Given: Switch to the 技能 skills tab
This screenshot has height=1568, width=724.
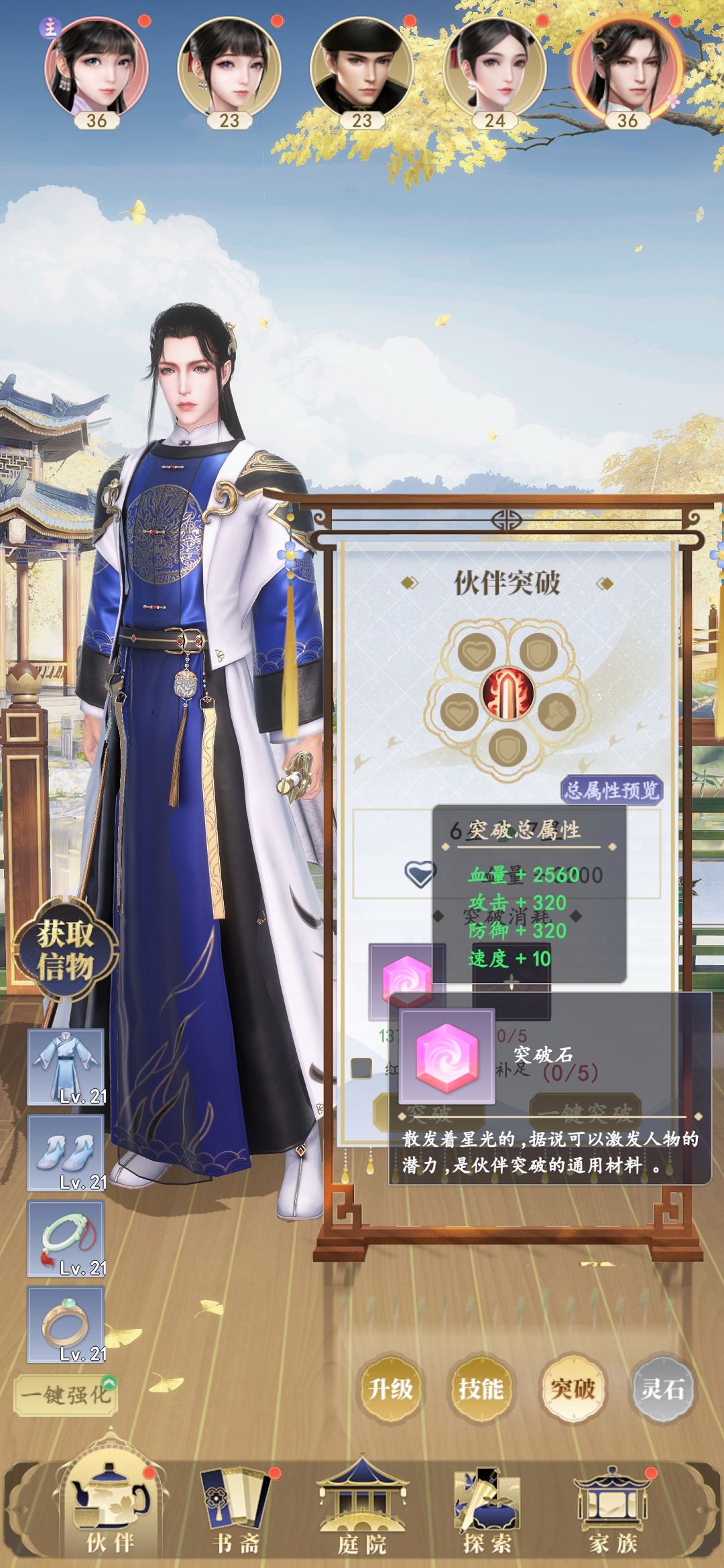Looking at the screenshot, I should pyautogui.click(x=481, y=1388).
